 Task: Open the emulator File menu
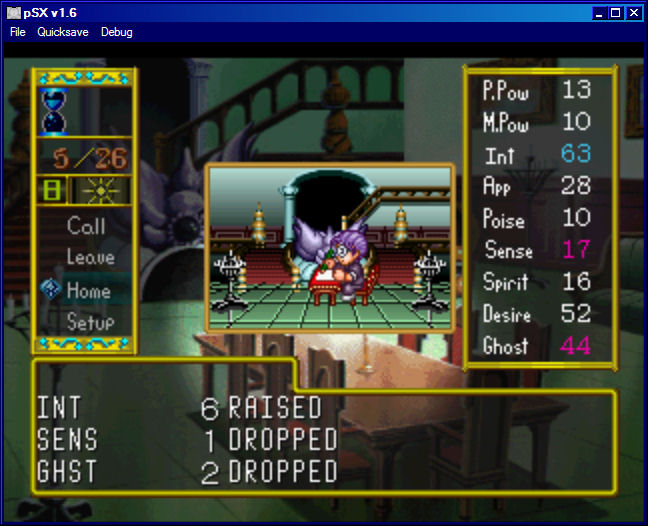click(18, 32)
